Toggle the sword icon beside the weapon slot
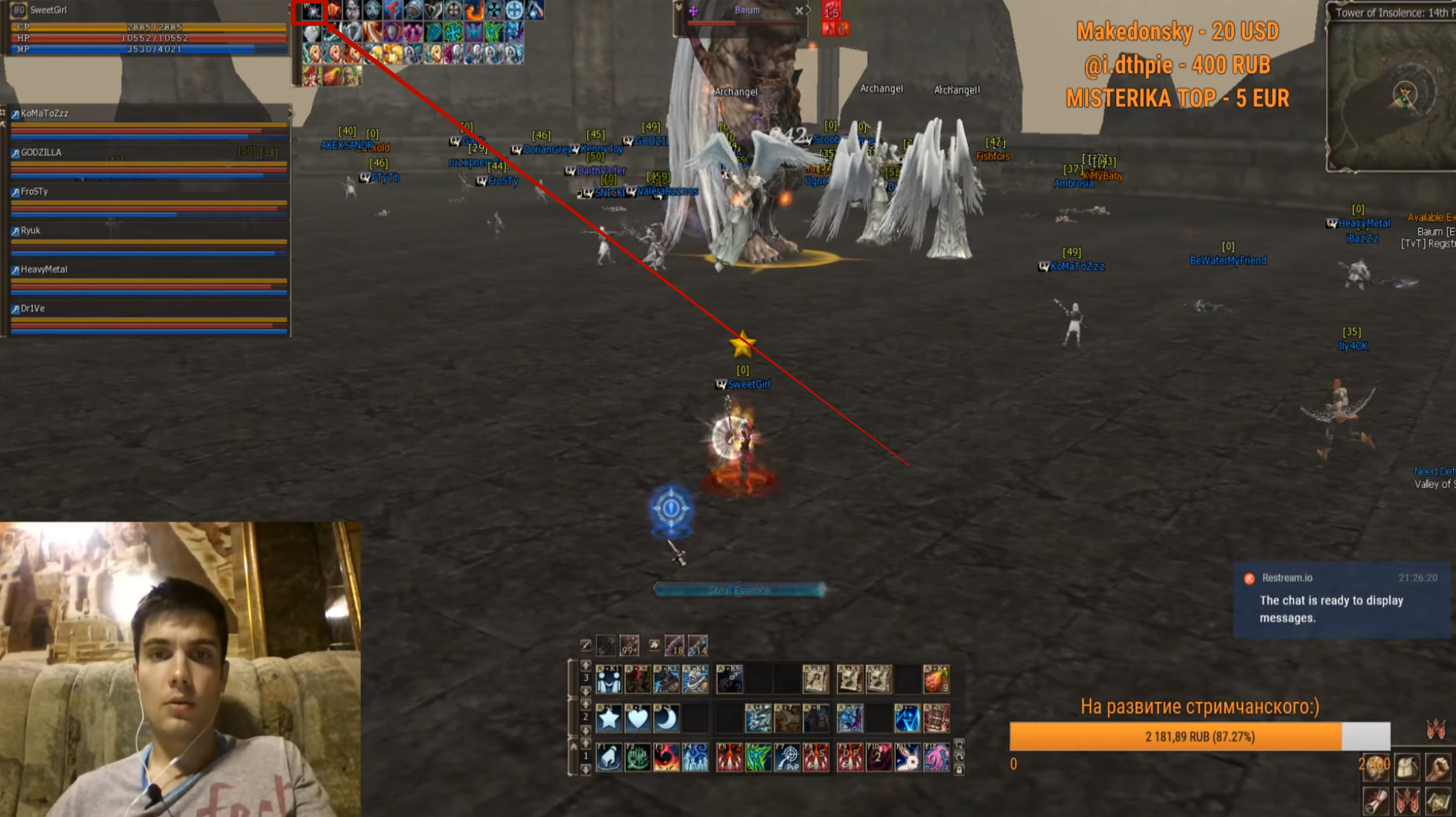Screen dimensions: 1456x817 coord(586,646)
